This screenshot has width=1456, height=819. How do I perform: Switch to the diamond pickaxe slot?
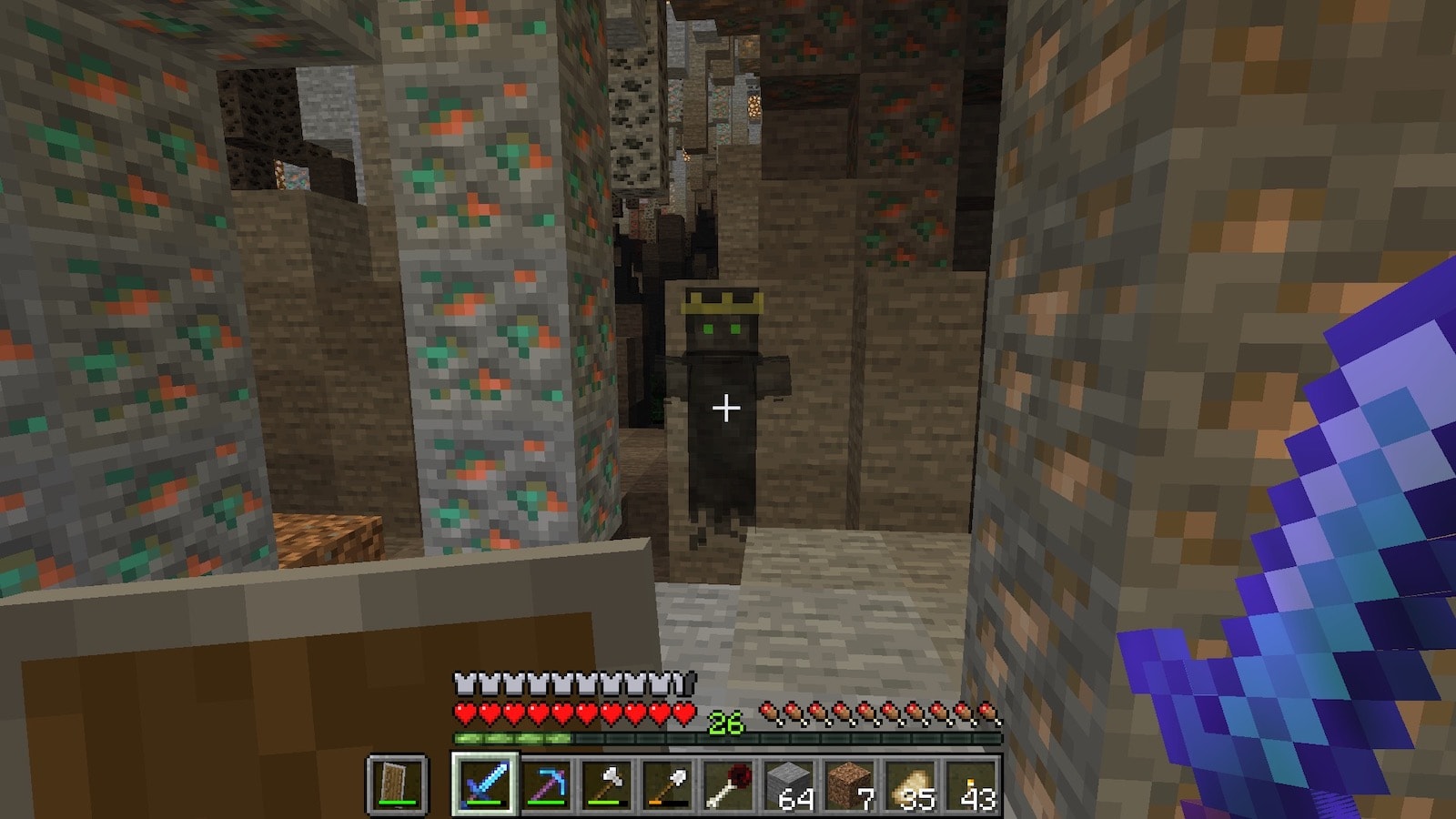(x=546, y=784)
